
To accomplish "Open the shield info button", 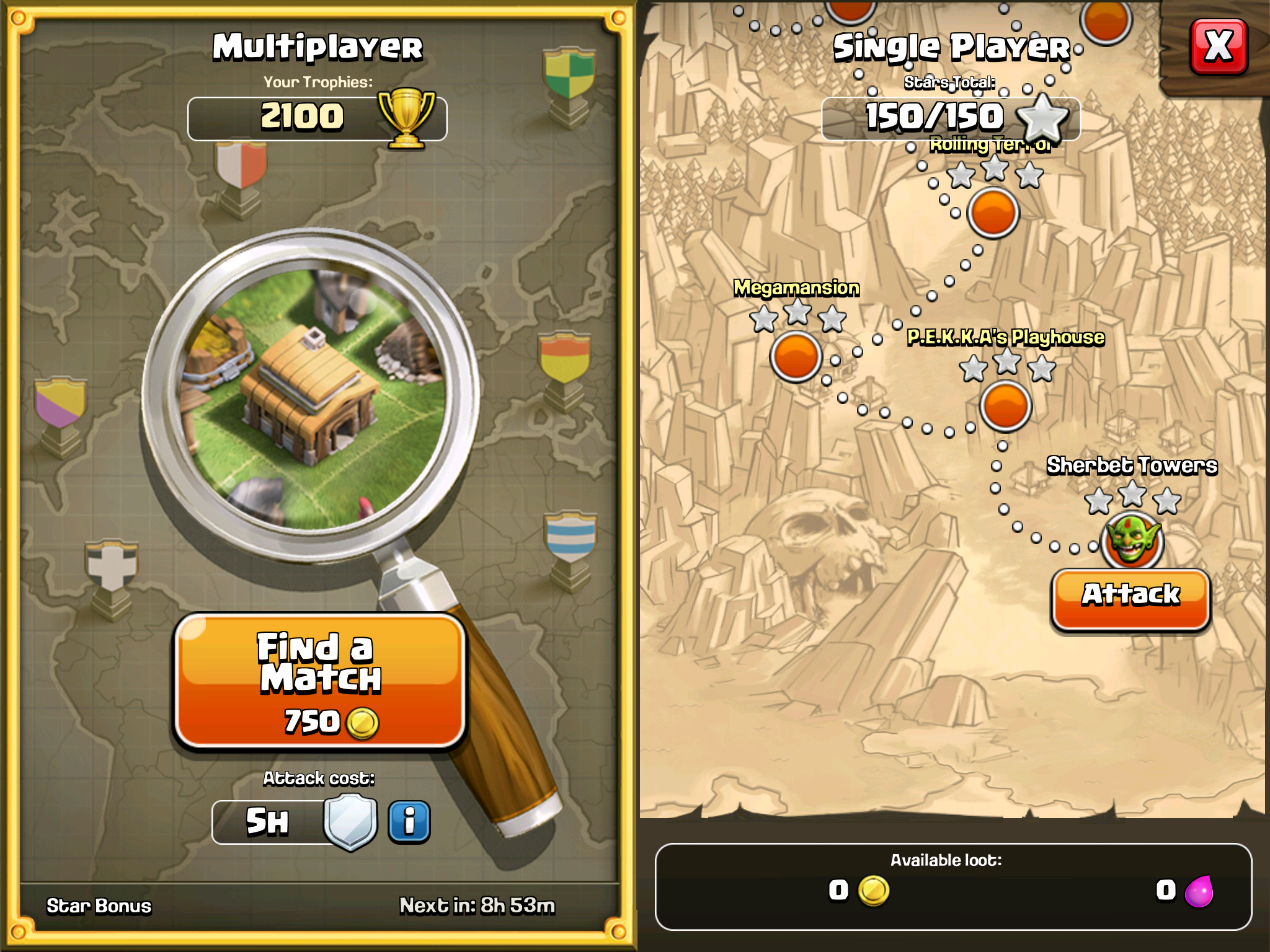I will (x=409, y=822).
